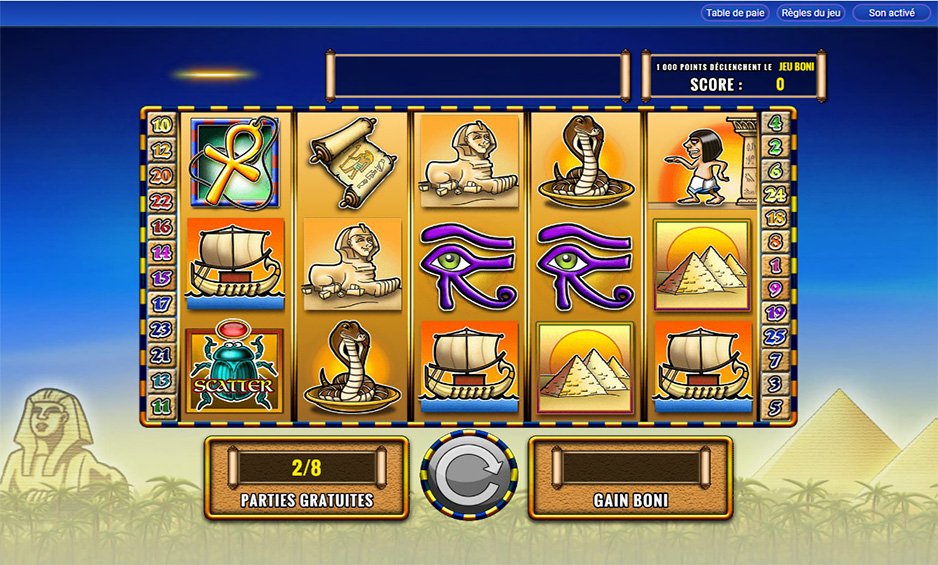Screen dimensions: 938x565
Task: Open the Table de paie paytable
Action: [735, 13]
